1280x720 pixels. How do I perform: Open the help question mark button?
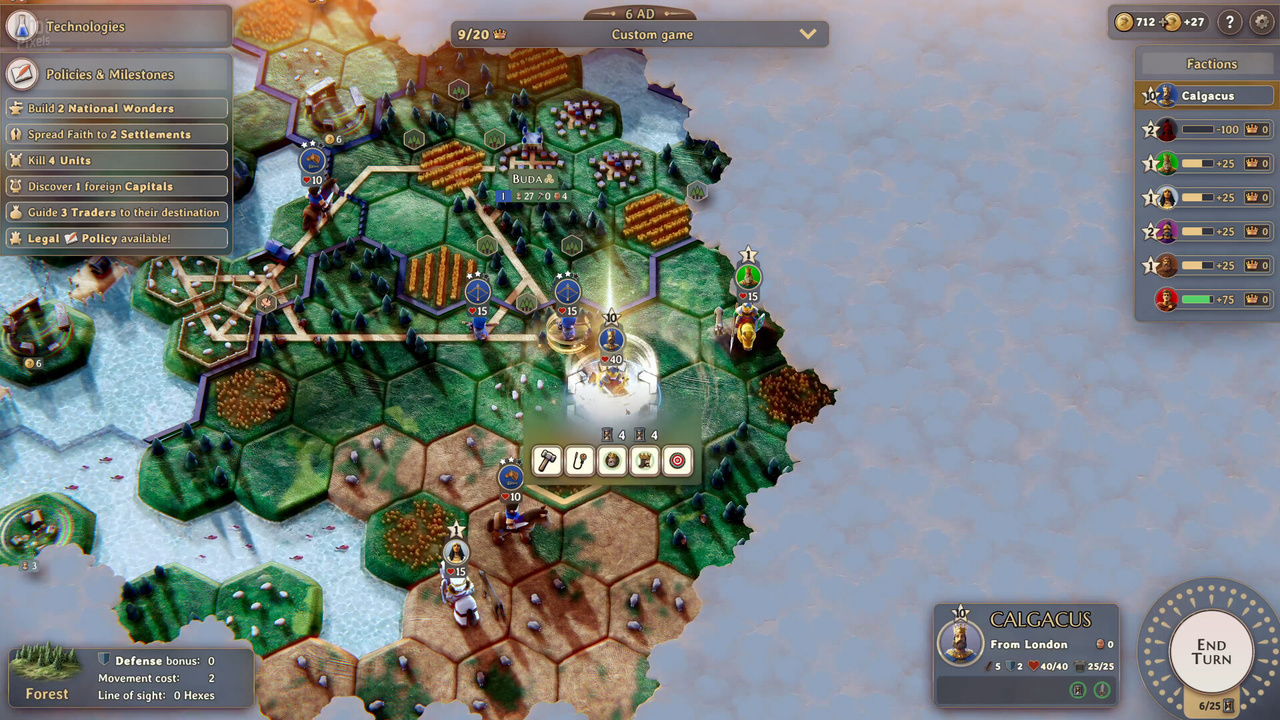[1230, 22]
